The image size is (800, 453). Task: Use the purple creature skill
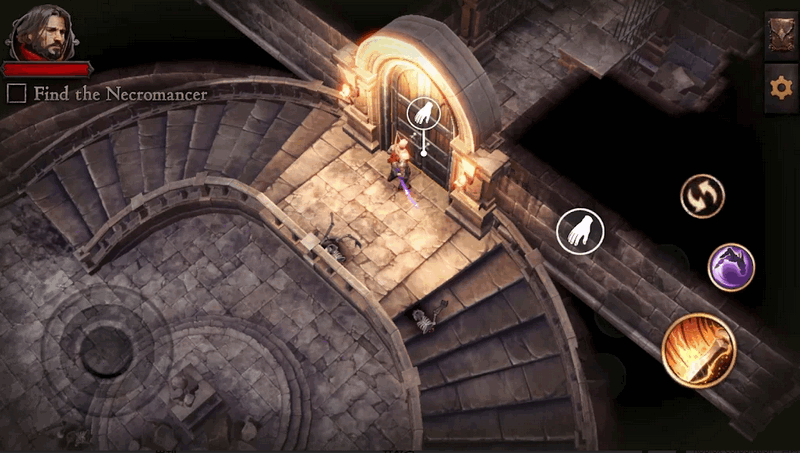click(731, 267)
